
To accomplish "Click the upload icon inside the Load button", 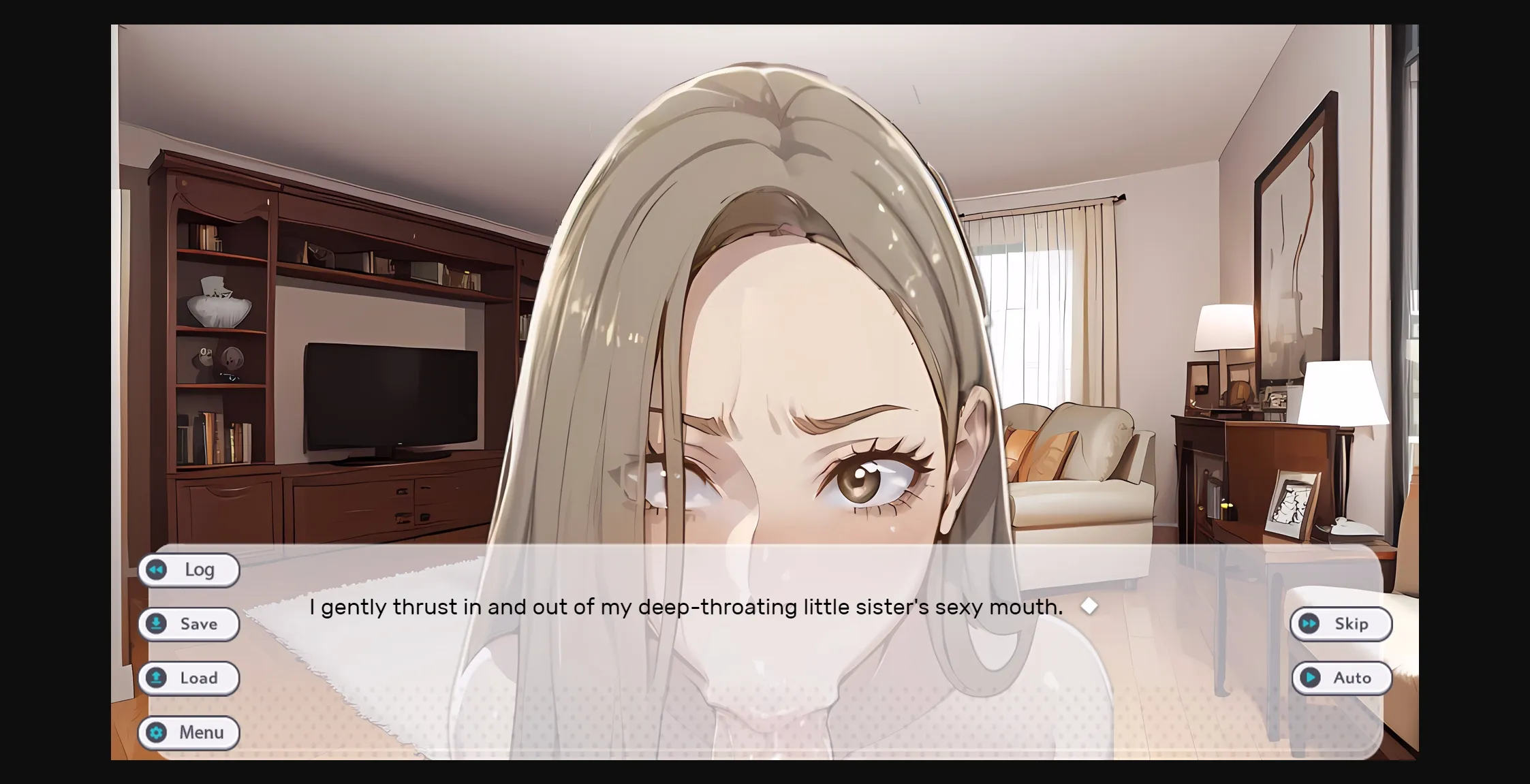I will pos(157,678).
